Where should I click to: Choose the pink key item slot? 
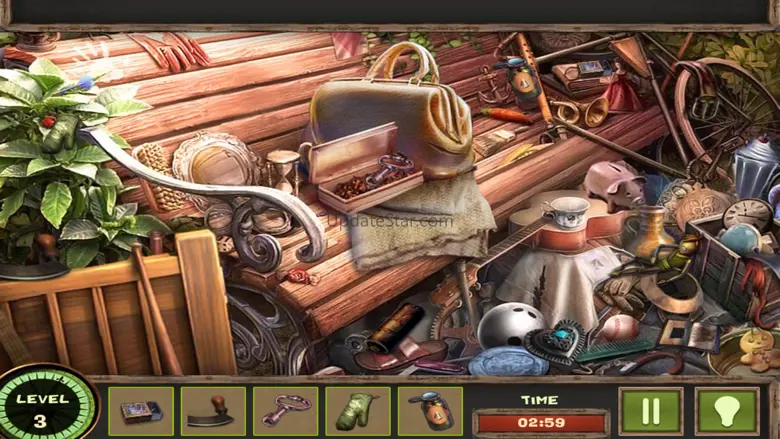click(x=285, y=411)
